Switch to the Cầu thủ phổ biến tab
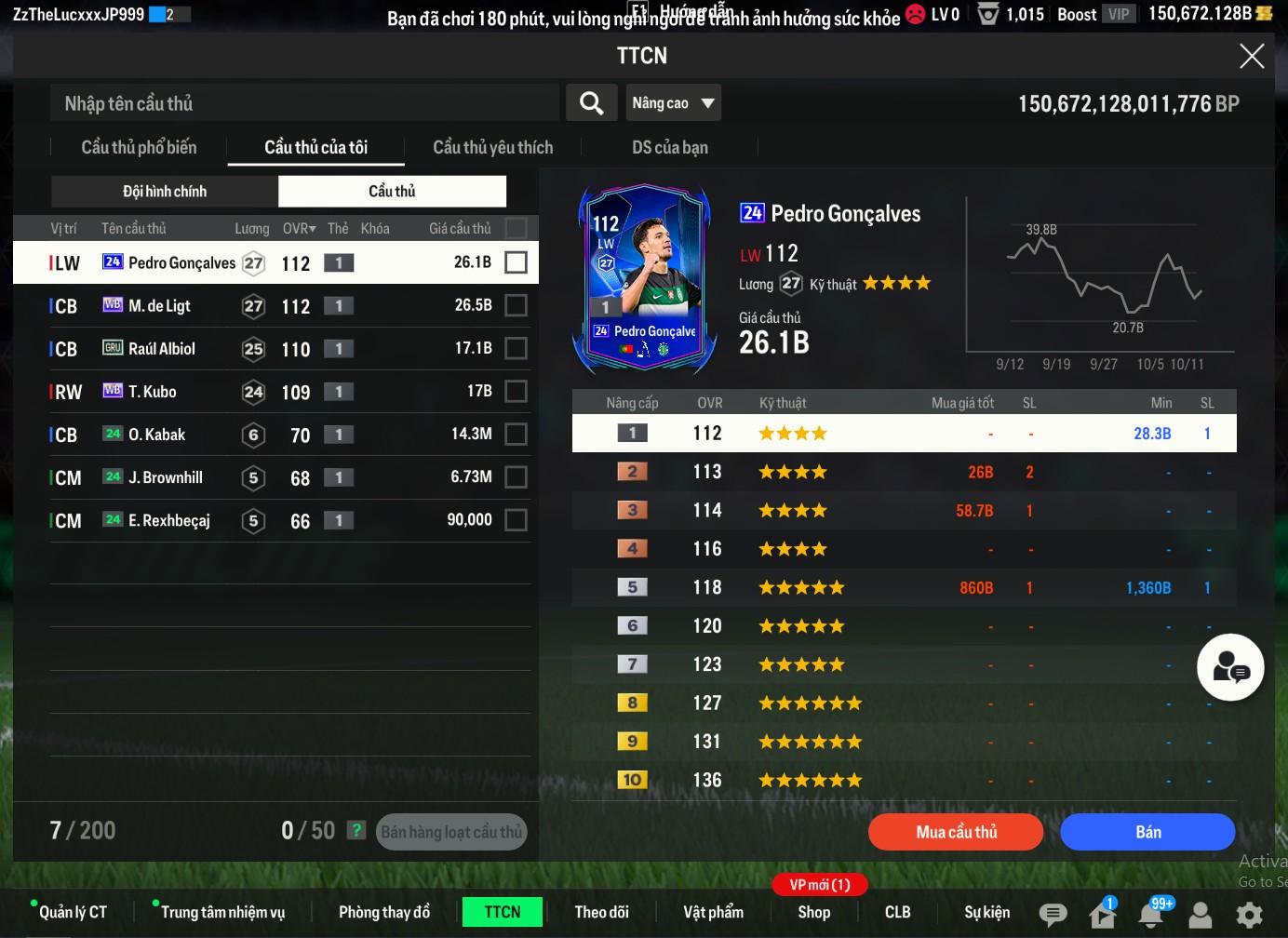The width and height of the screenshot is (1288, 938). click(139, 147)
